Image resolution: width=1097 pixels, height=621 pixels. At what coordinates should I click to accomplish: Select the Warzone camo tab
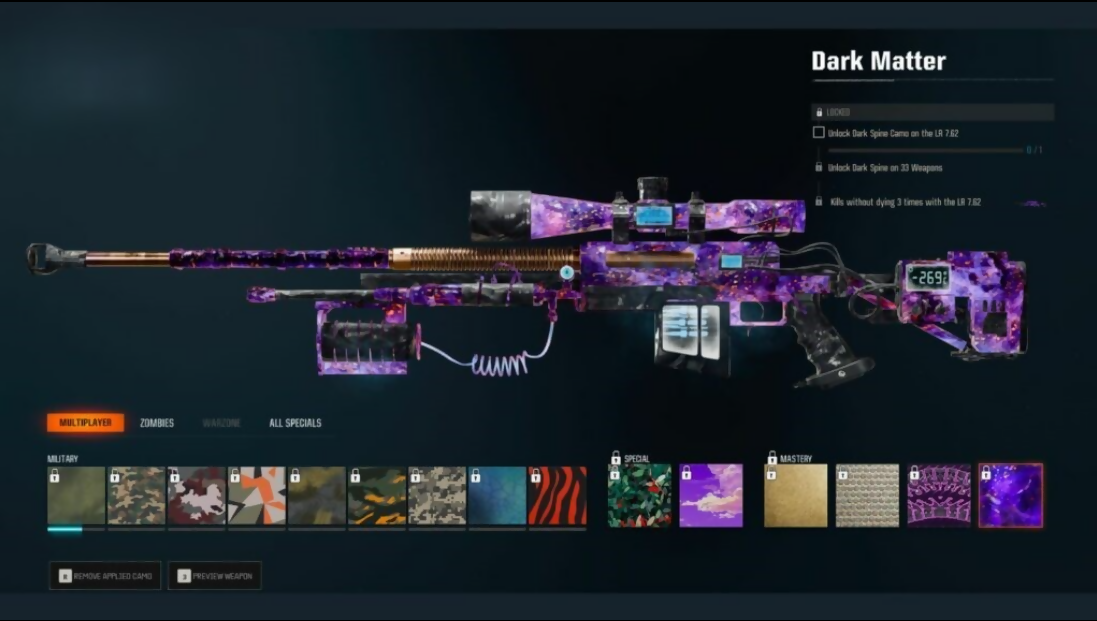222,423
